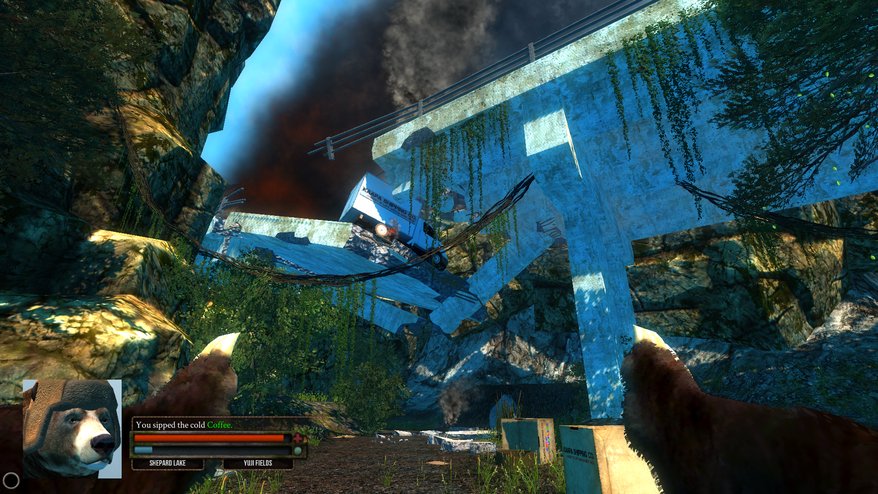Click the bear character portrait
Screen dimensions: 878x494
click(x=71, y=427)
